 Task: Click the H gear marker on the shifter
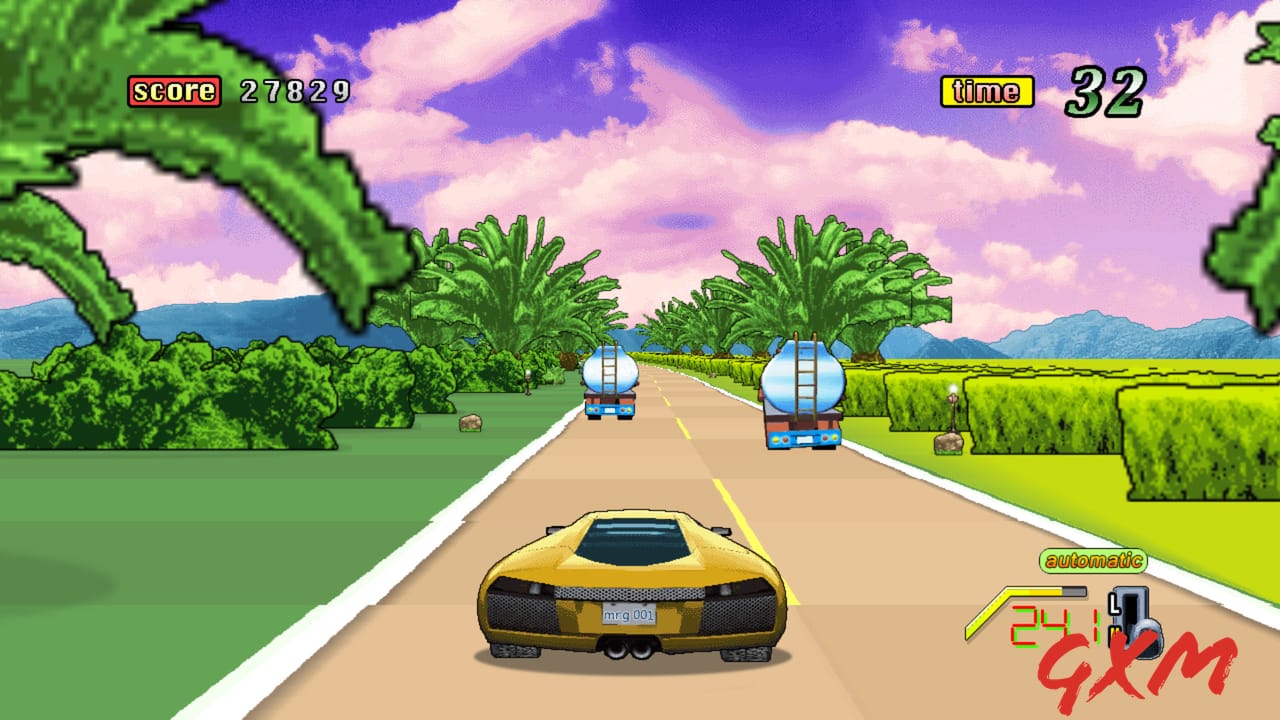coord(1112,634)
